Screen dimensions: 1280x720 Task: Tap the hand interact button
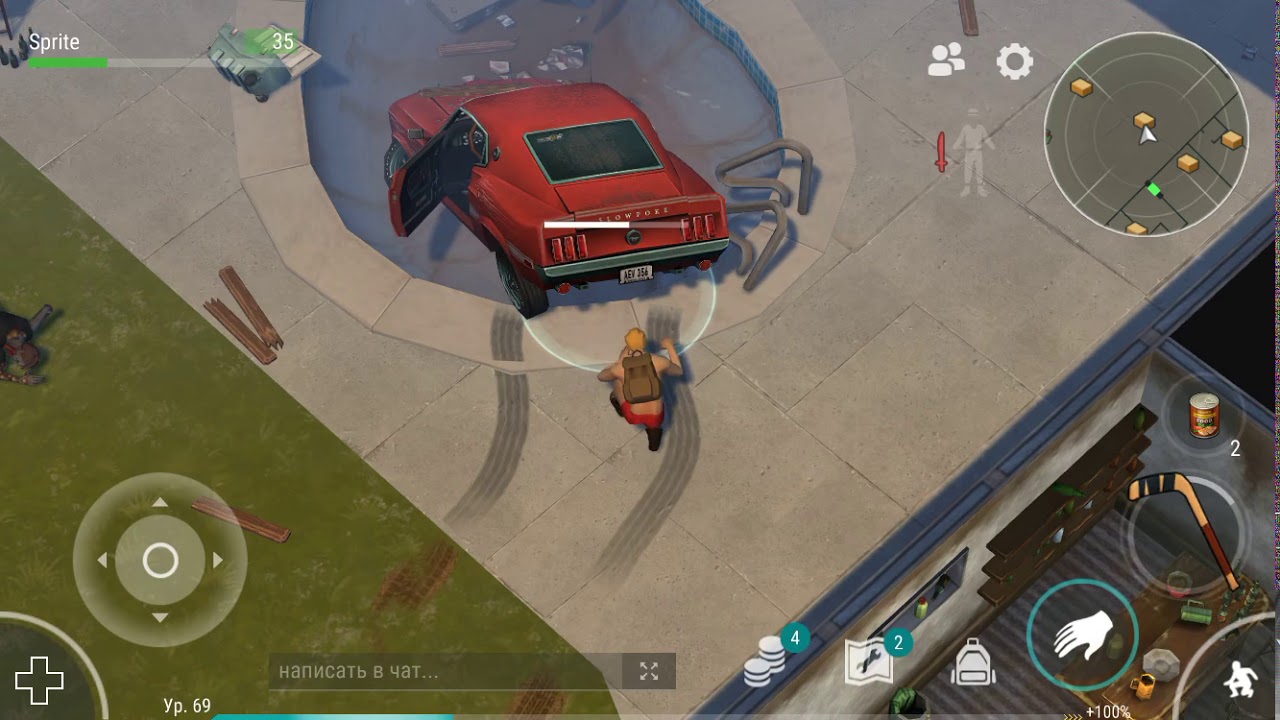pyautogui.click(x=1082, y=634)
